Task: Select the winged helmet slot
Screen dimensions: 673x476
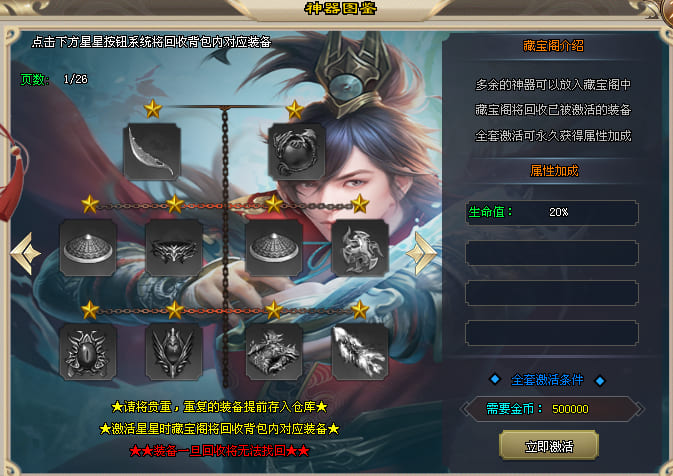Action: [174, 352]
